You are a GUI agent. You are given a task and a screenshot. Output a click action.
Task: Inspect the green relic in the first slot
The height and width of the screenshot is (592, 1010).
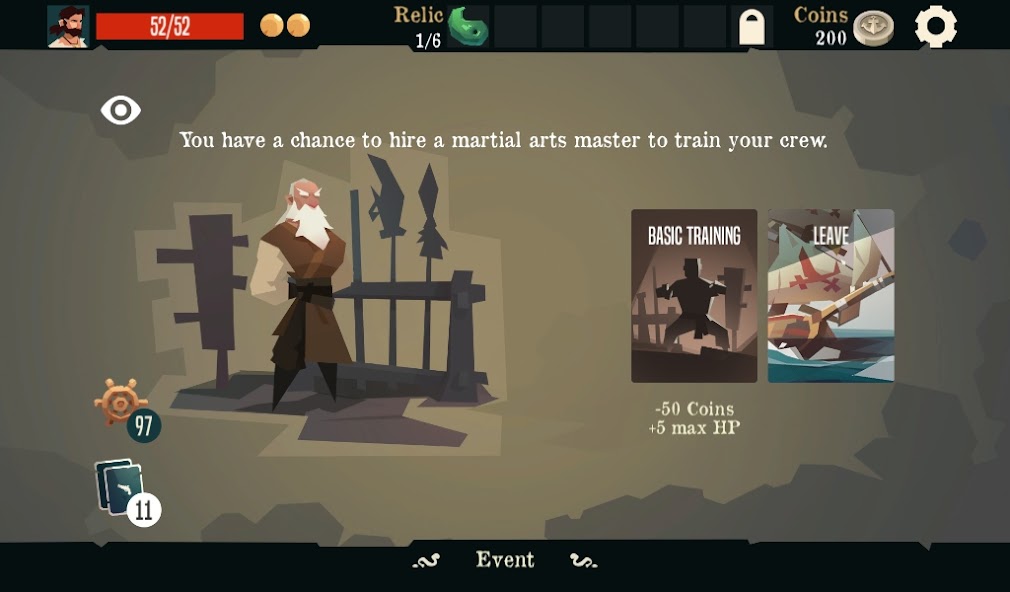466,27
